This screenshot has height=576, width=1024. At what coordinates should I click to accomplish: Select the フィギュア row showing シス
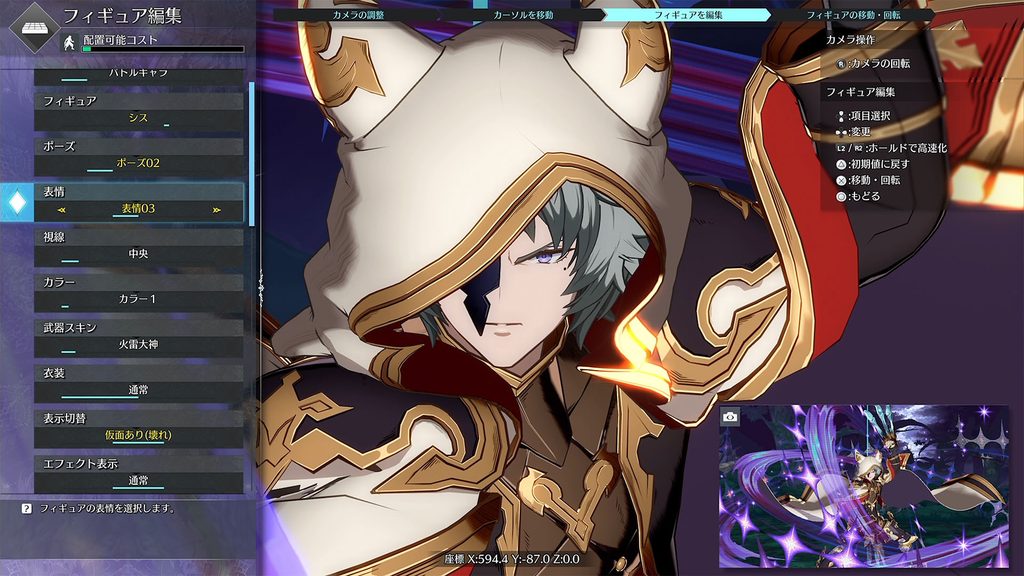pyautogui.click(x=139, y=111)
